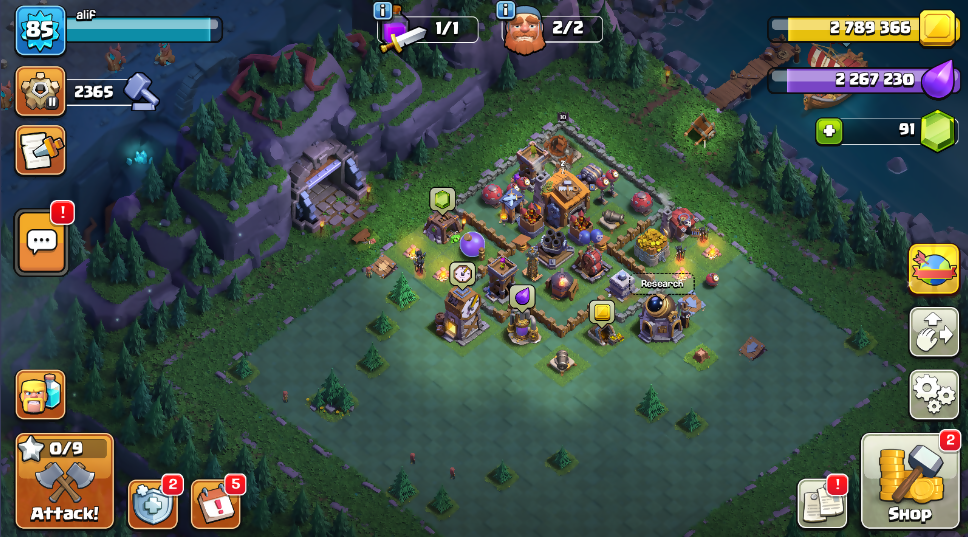The width and height of the screenshot is (968, 537).
Task: Collect the purple elixir drop bubble
Action: click(x=521, y=296)
